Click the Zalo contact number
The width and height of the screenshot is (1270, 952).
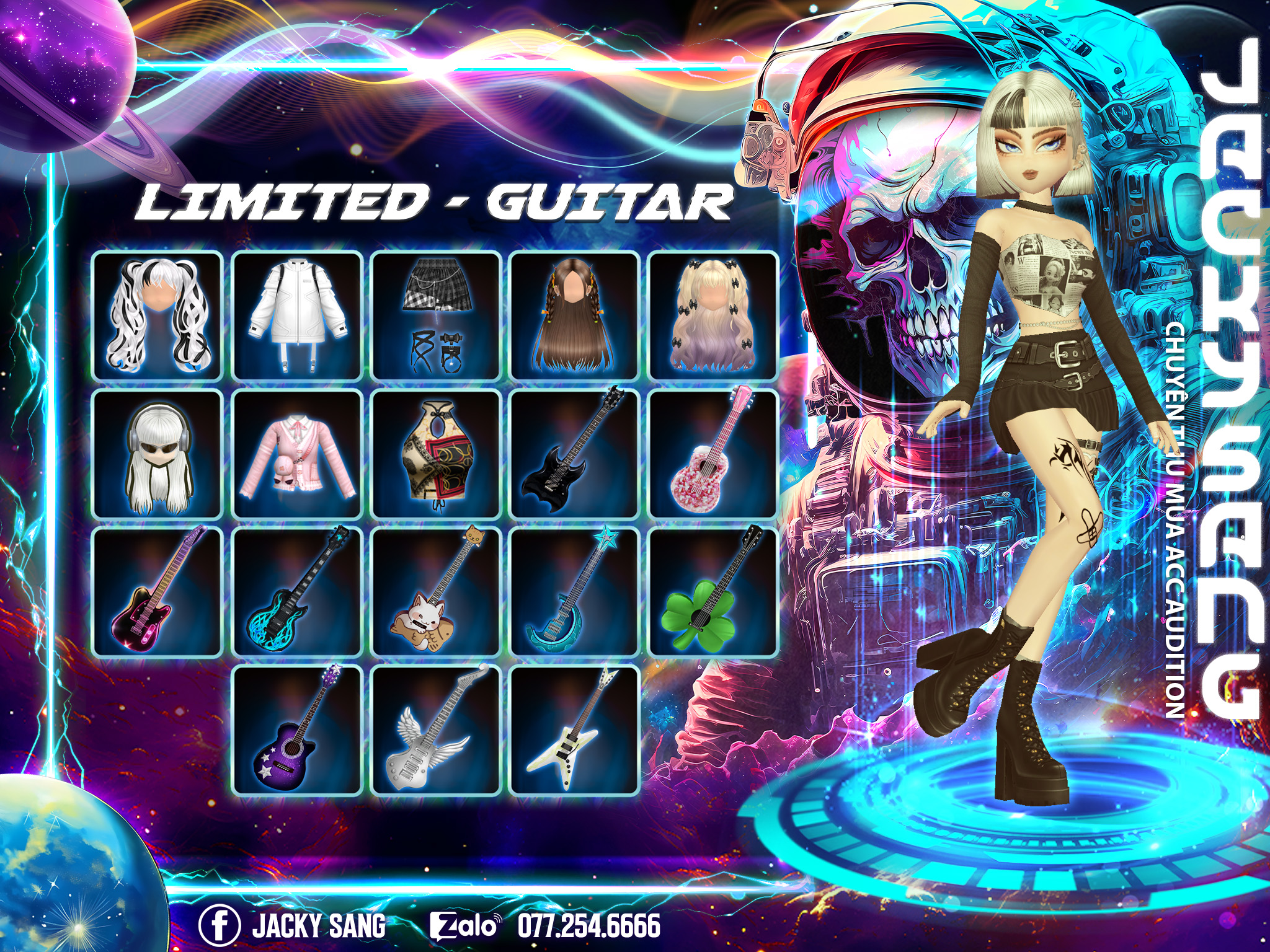click(x=588, y=926)
